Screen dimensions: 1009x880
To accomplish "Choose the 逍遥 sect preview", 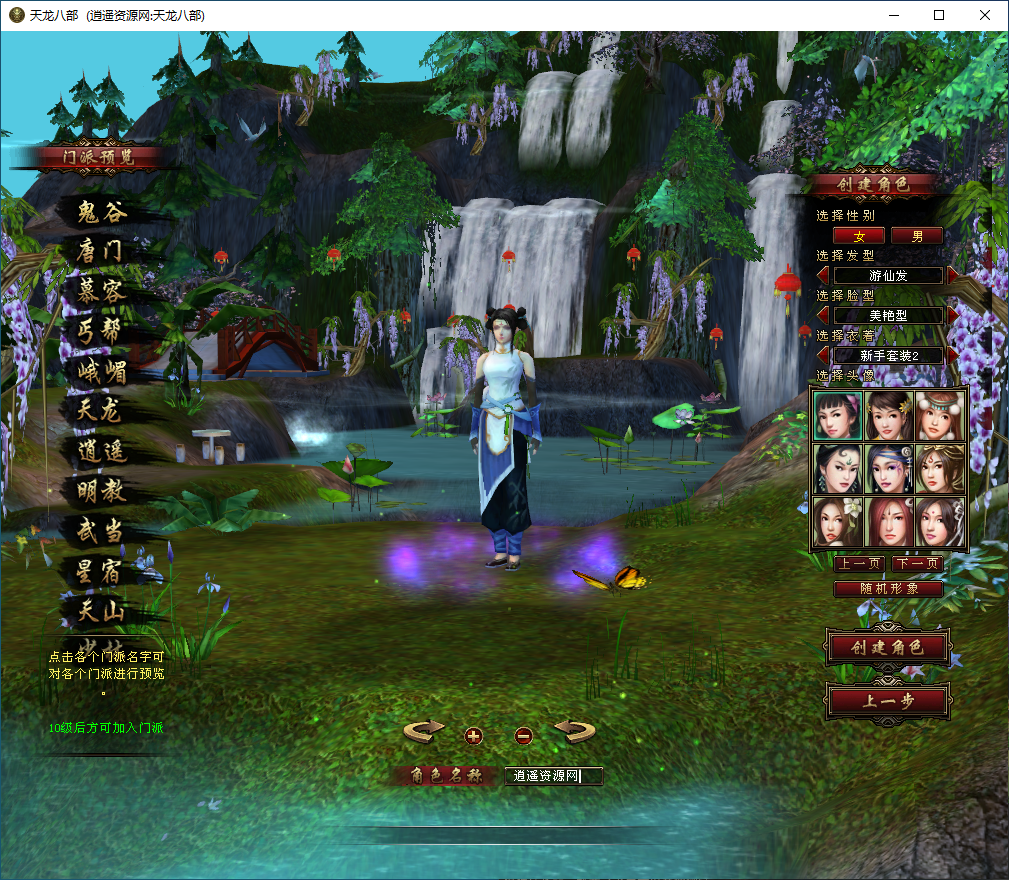I will pos(101,451).
